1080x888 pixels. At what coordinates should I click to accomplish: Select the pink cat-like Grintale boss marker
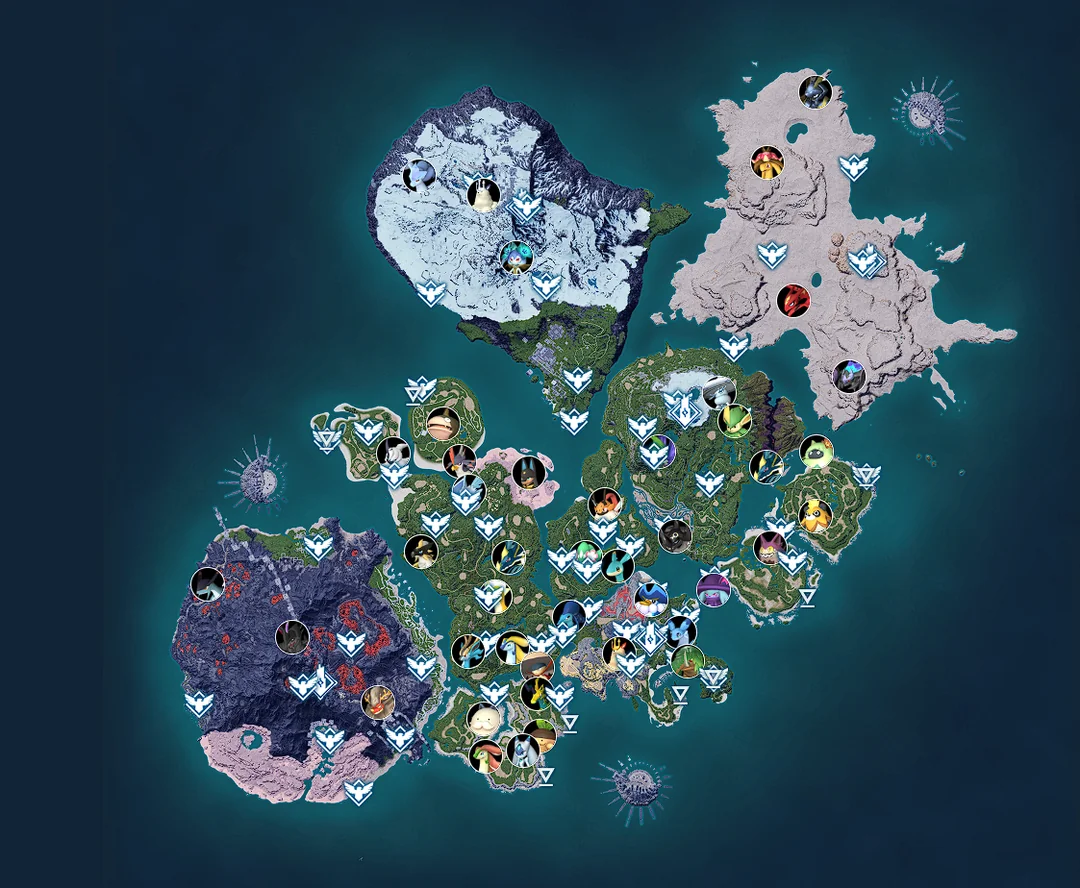point(767,548)
